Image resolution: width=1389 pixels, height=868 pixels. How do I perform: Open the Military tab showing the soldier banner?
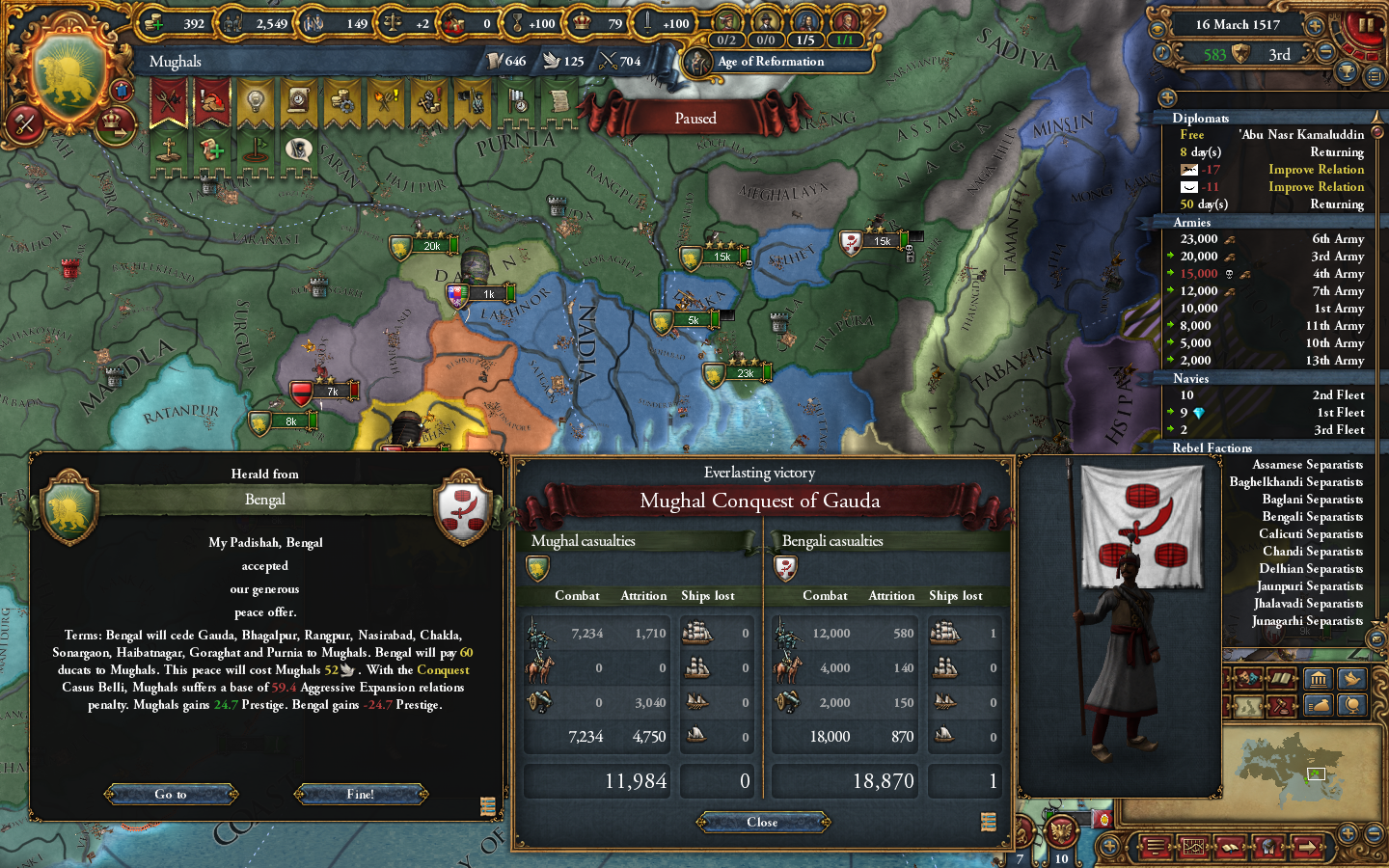click(x=472, y=103)
